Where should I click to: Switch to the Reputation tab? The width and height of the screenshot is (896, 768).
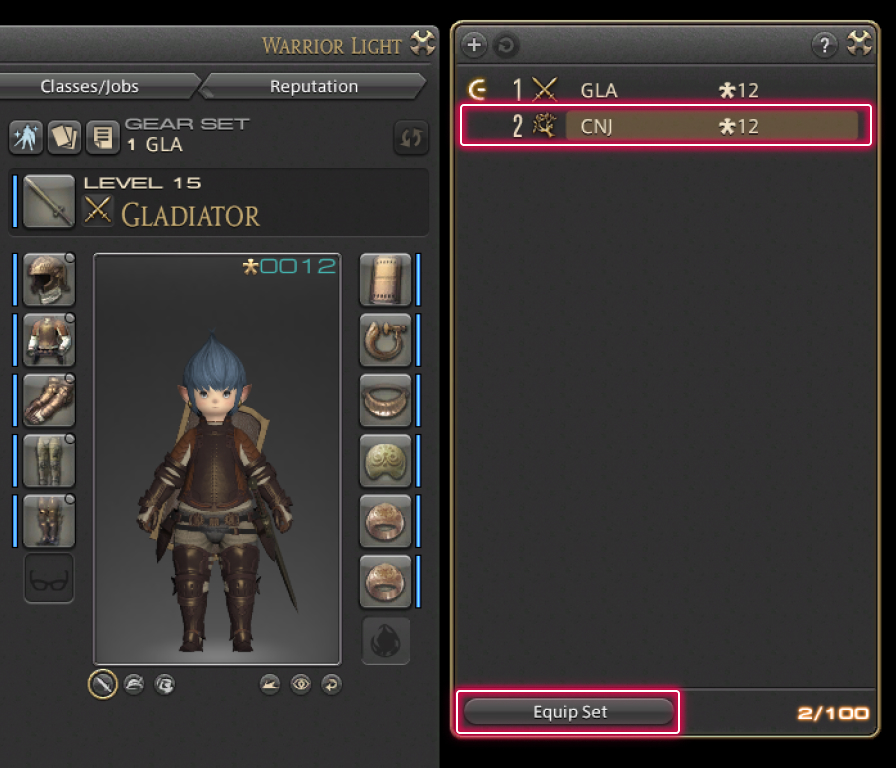(314, 86)
